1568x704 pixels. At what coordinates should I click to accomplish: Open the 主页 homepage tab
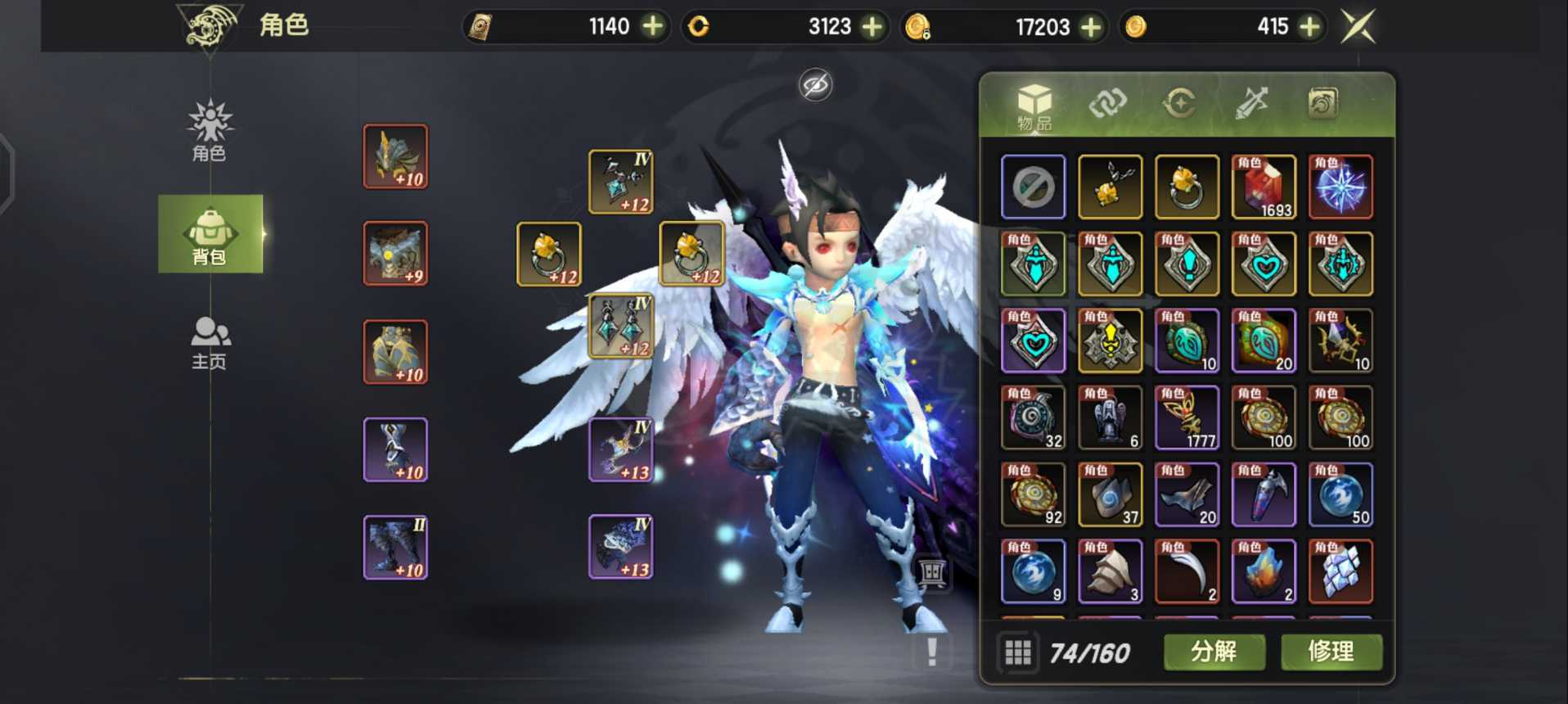210,343
